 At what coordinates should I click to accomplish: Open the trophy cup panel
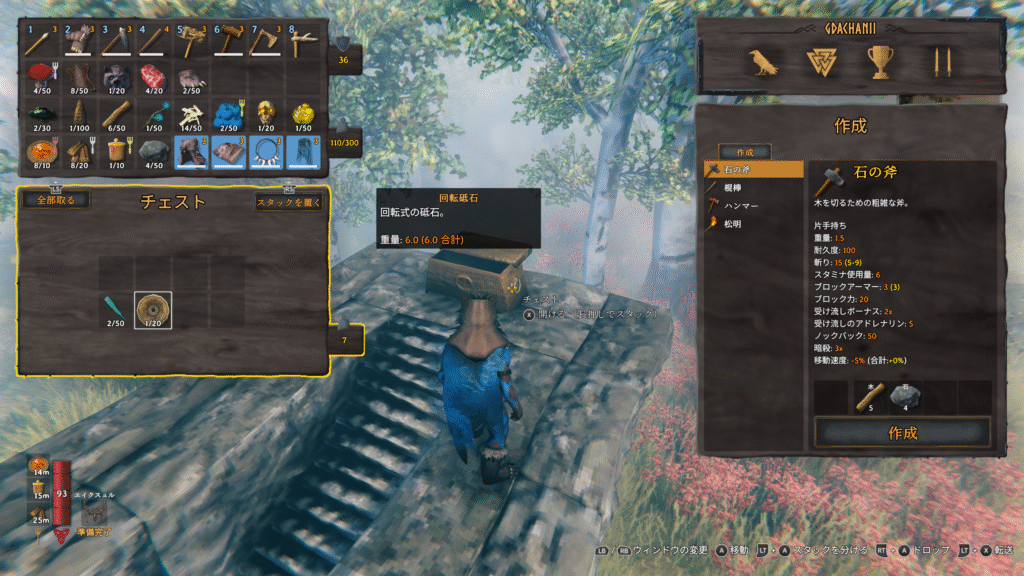tap(880, 64)
